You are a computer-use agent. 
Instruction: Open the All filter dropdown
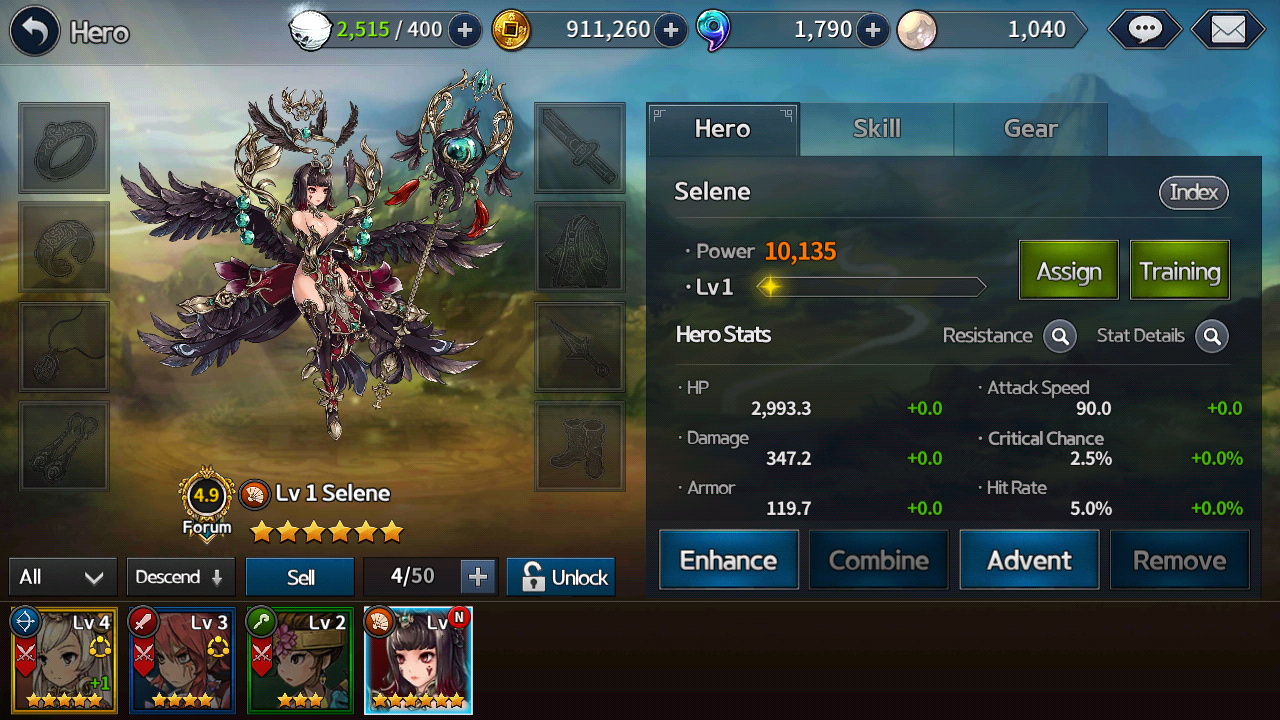click(x=62, y=577)
